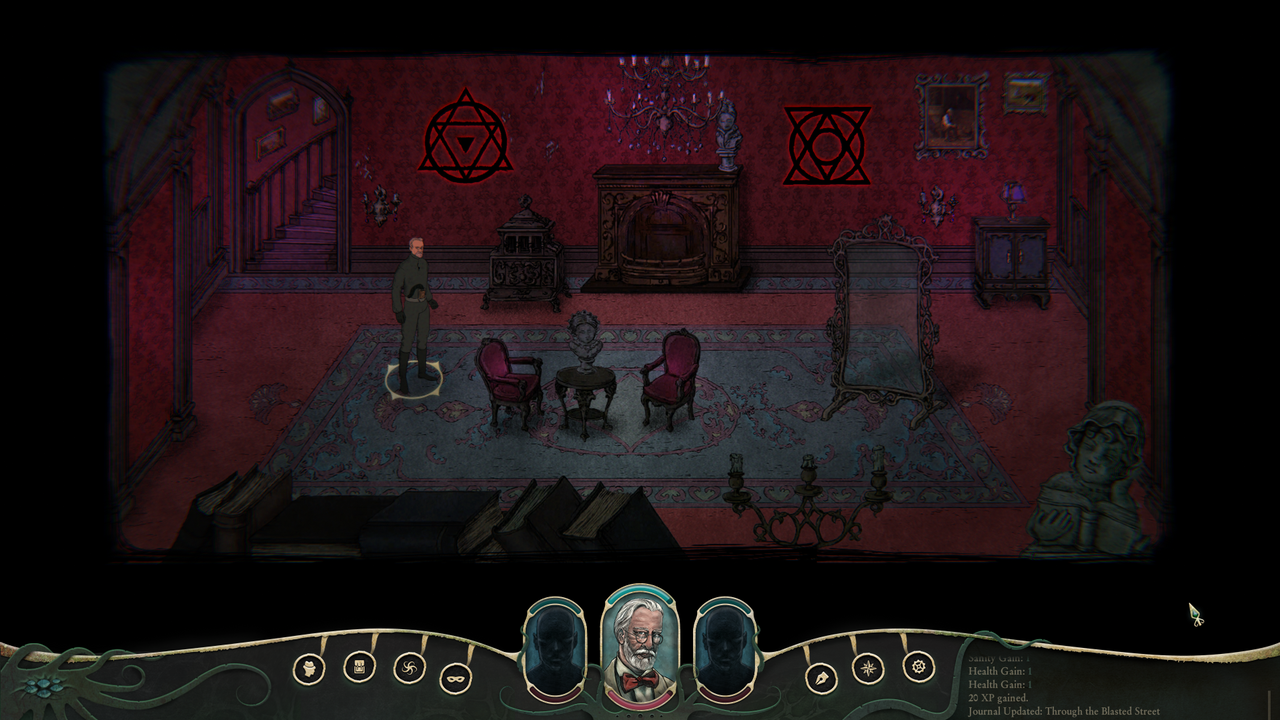Open the journal via the pen nib icon
The image size is (1280, 720).
[x=821, y=676]
